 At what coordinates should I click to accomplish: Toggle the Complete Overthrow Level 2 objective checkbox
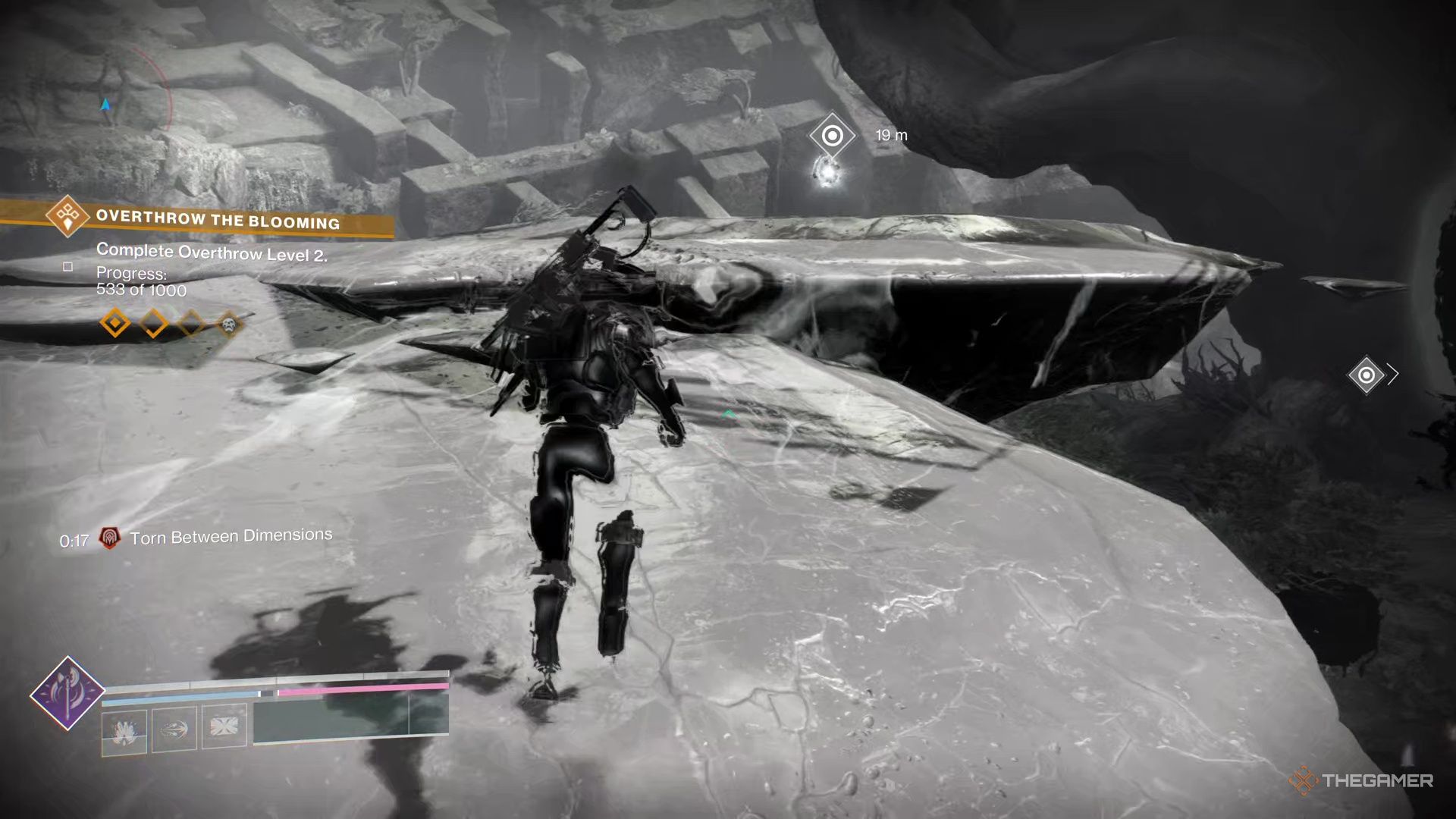[67, 267]
